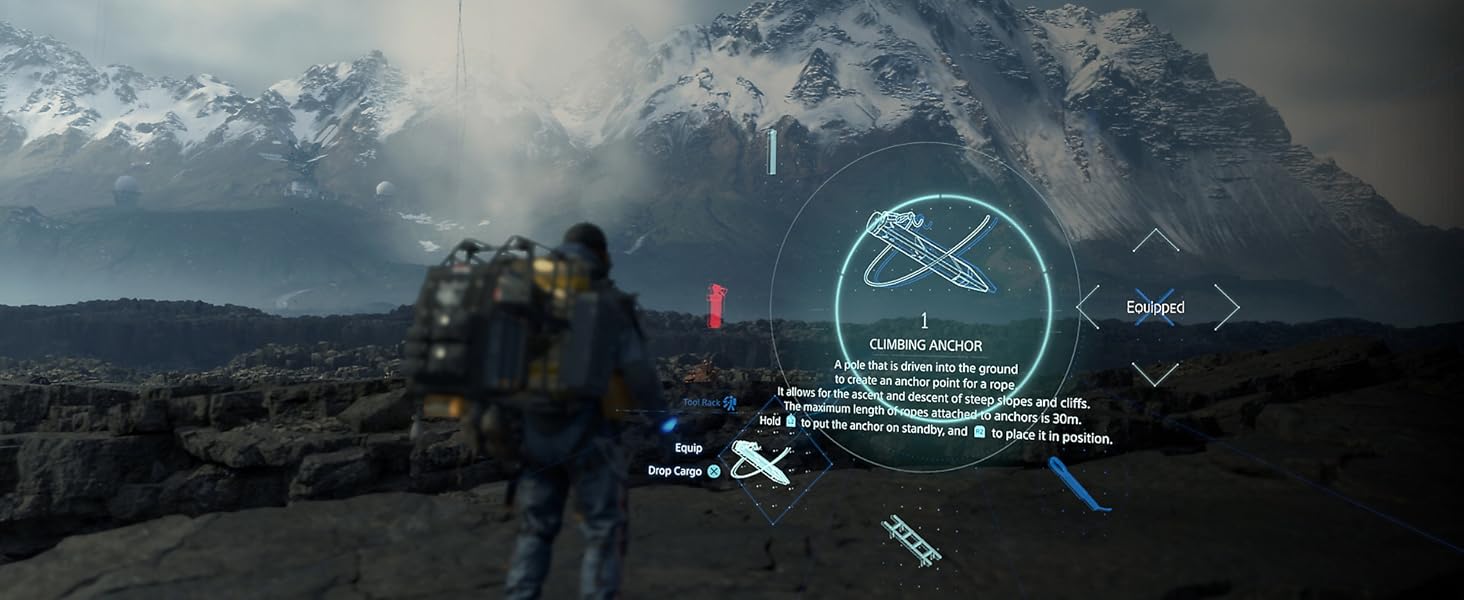Click the up chevron above Equipped
This screenshot has height=600, width=1464.
coord(1155,240)
